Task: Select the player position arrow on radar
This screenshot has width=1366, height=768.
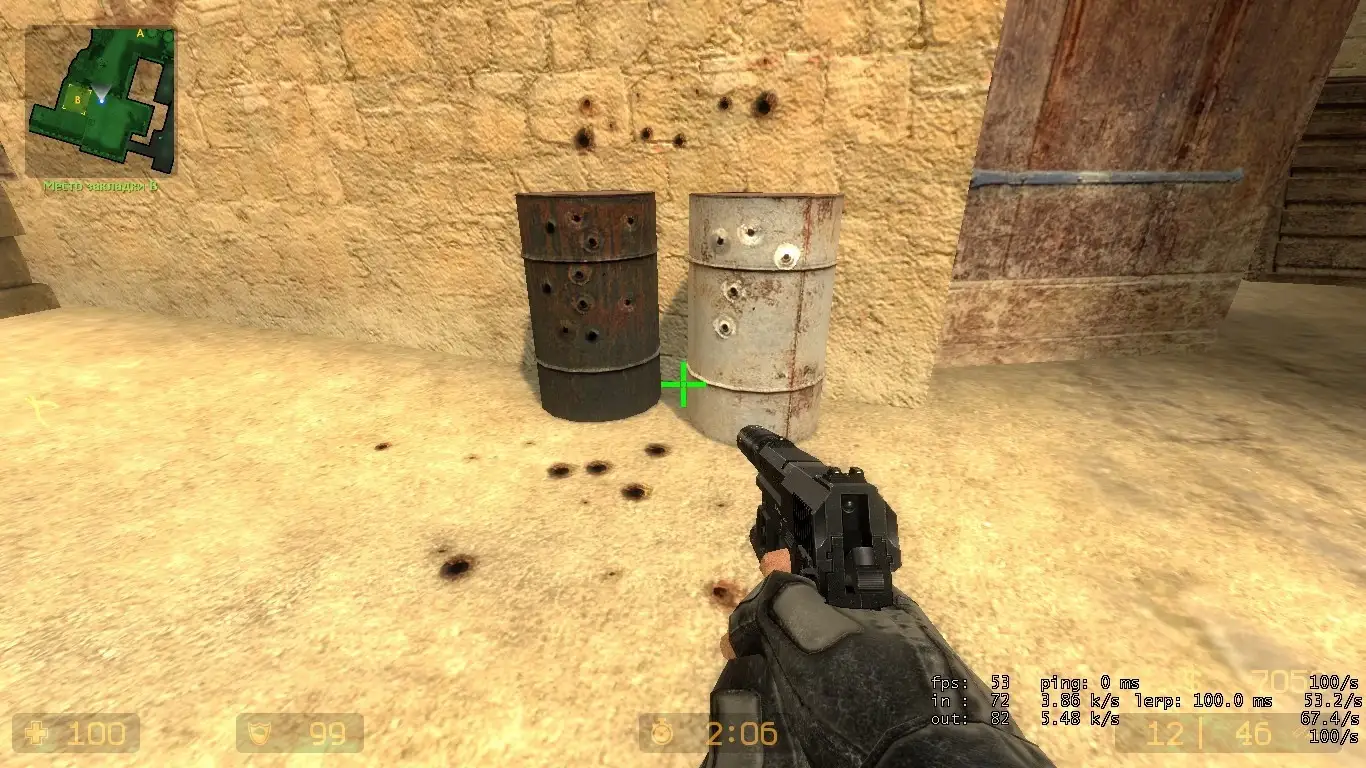Action: point(102,100)
